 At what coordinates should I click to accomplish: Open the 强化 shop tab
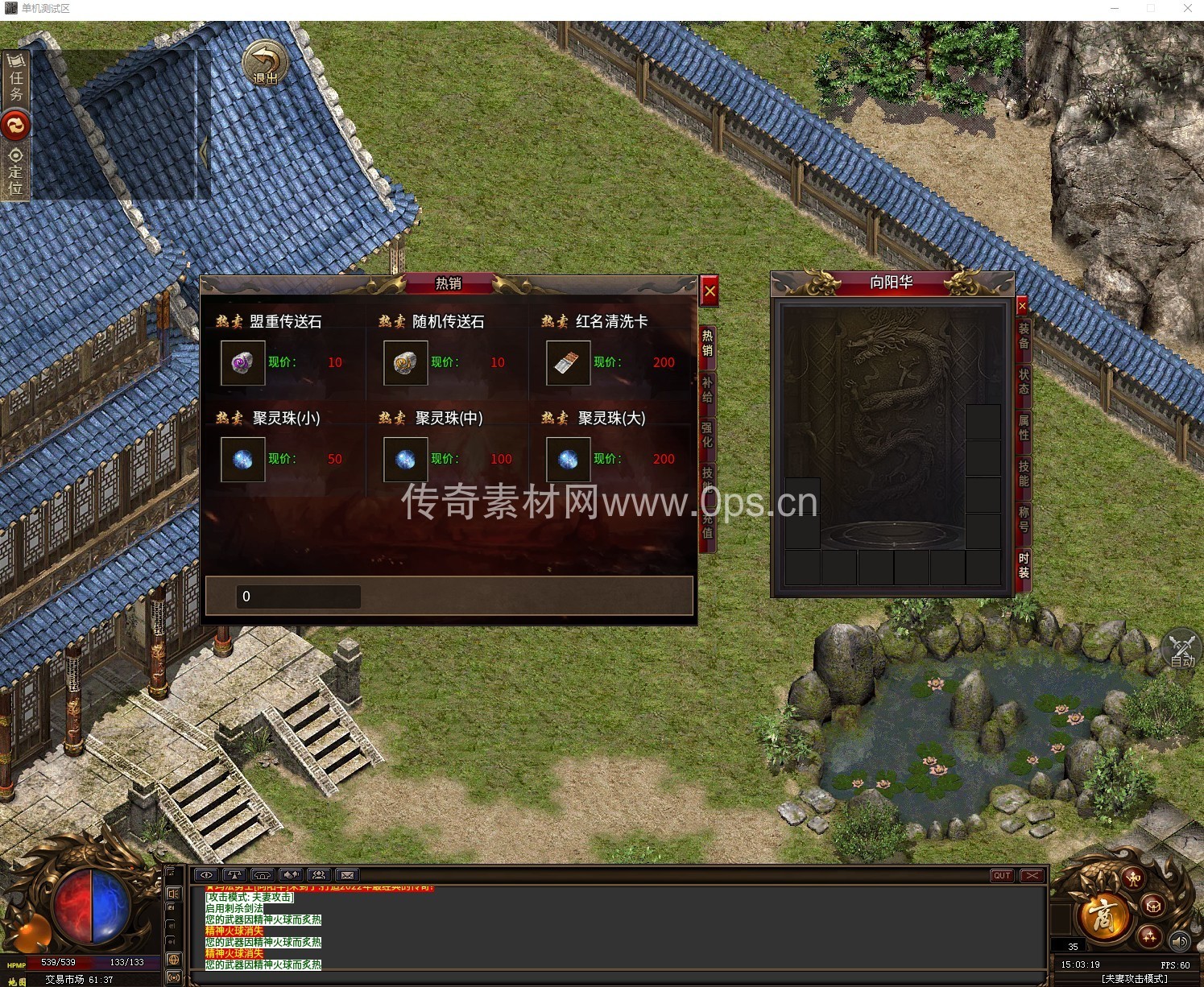pos(707,435)
